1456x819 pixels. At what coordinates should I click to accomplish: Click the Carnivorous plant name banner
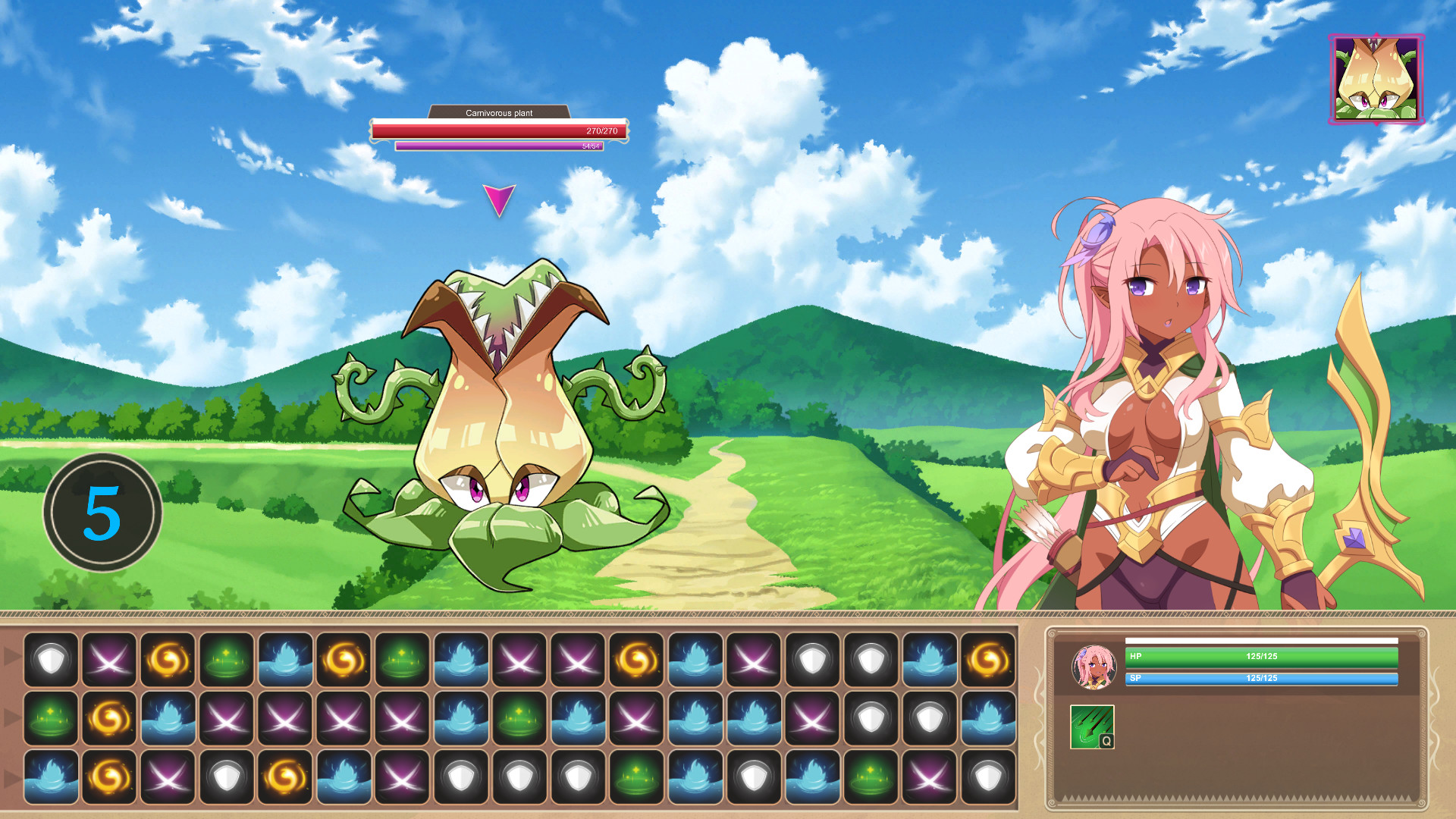(x=498, y=112)
